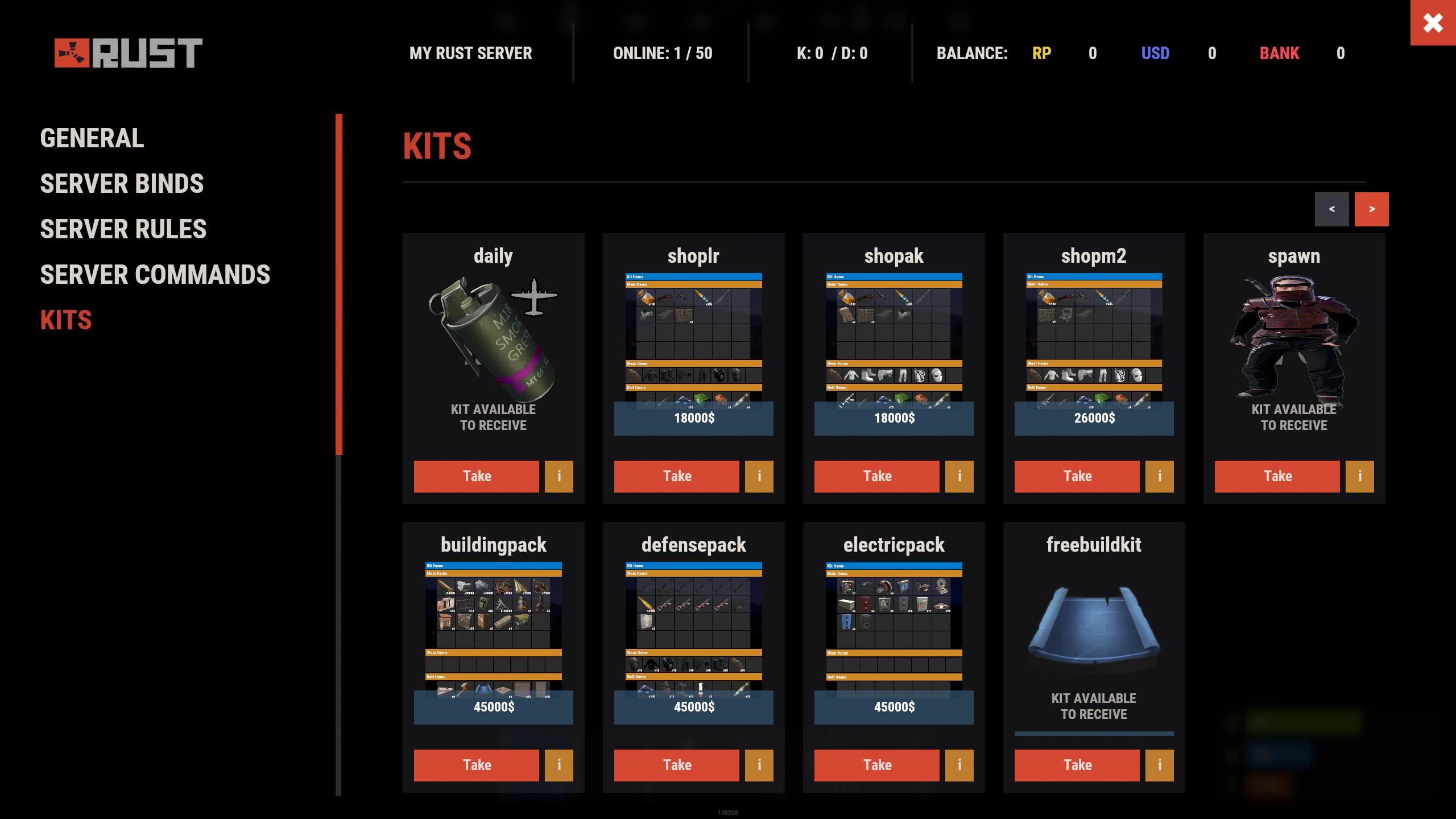Show info for defensepack kit

759,765
